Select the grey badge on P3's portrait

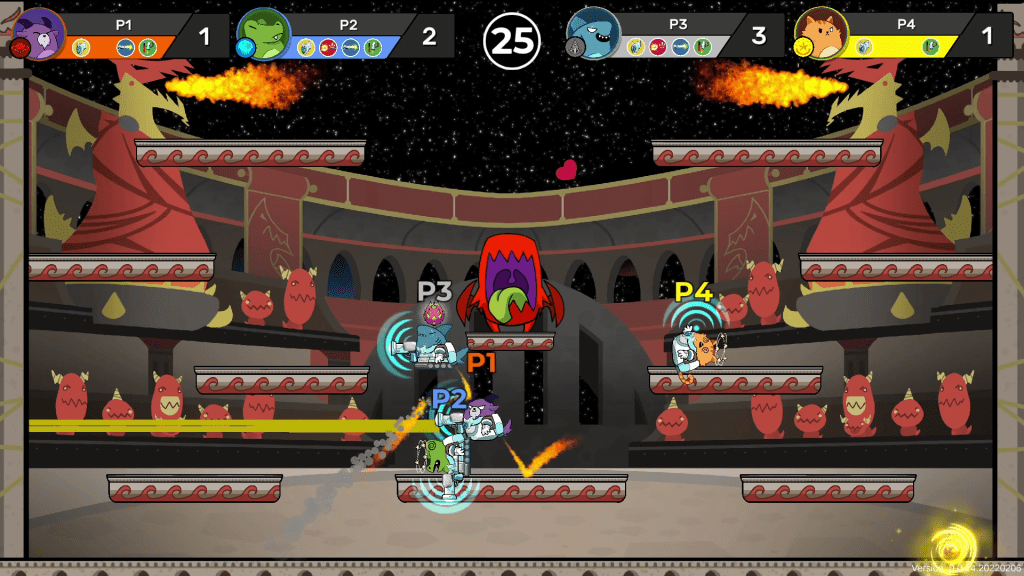(x=573, y=47)
